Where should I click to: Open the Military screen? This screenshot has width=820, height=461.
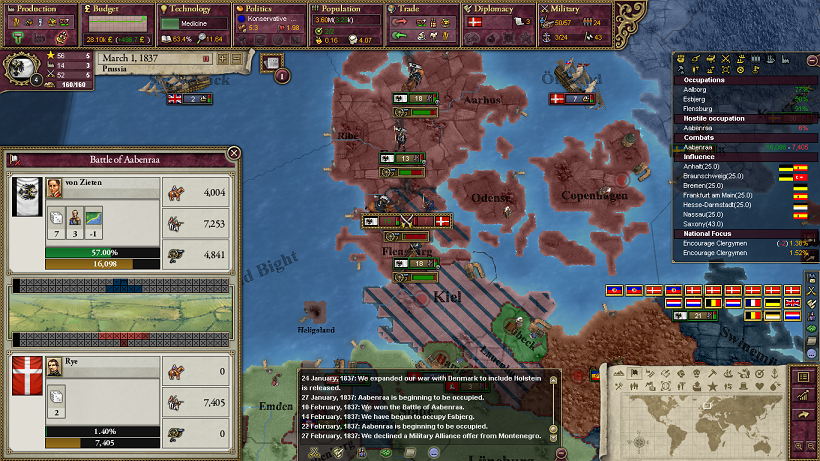(576, 9)
